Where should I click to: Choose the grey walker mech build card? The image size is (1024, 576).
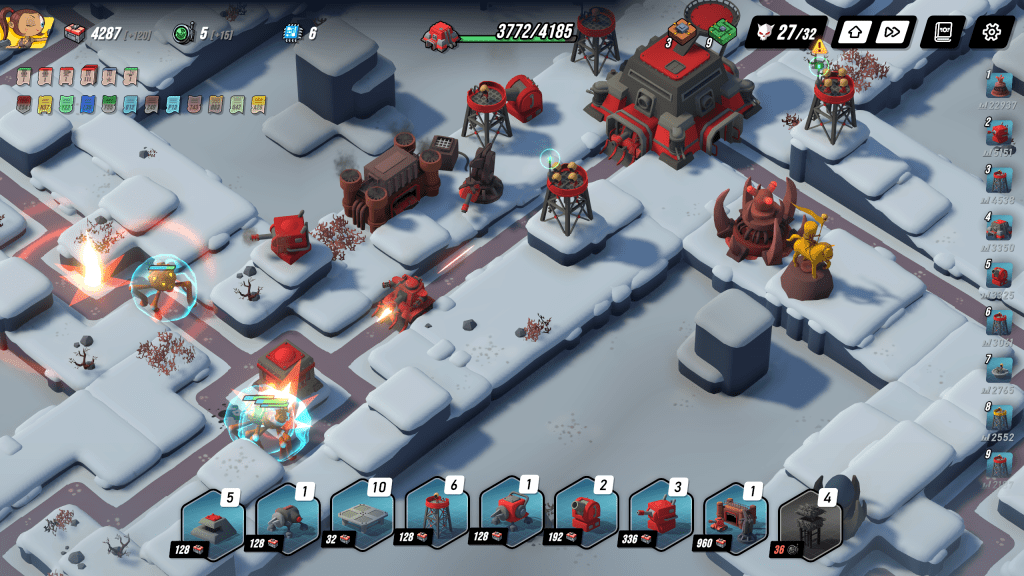288,518
